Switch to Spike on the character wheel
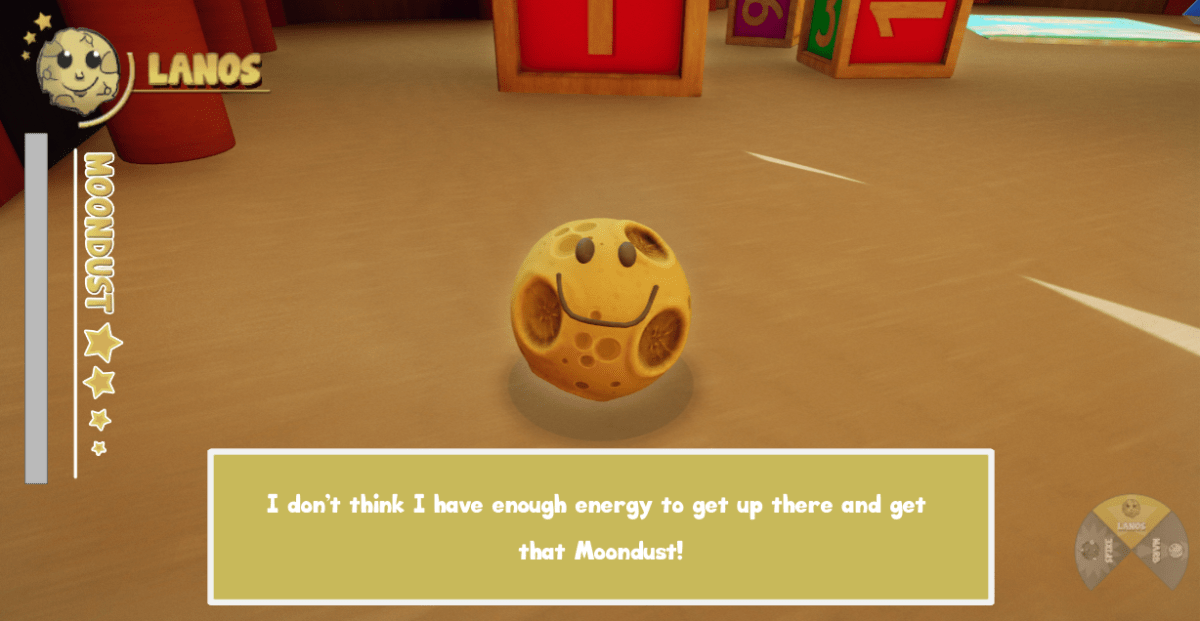Image resolution: width=1200 pixels, height=621 pixels. [1097, 551]
